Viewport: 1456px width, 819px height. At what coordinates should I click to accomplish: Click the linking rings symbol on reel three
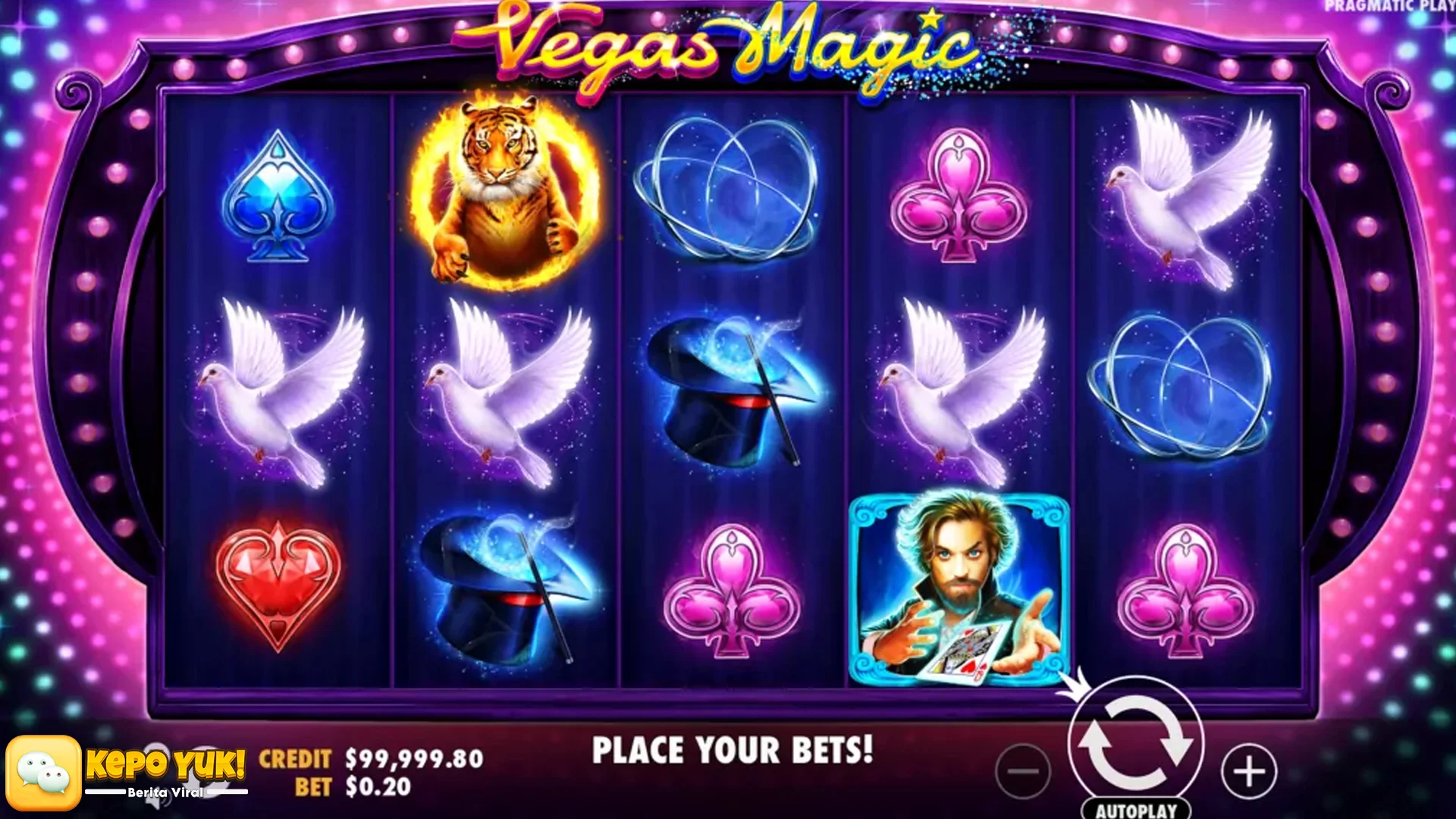728,190
